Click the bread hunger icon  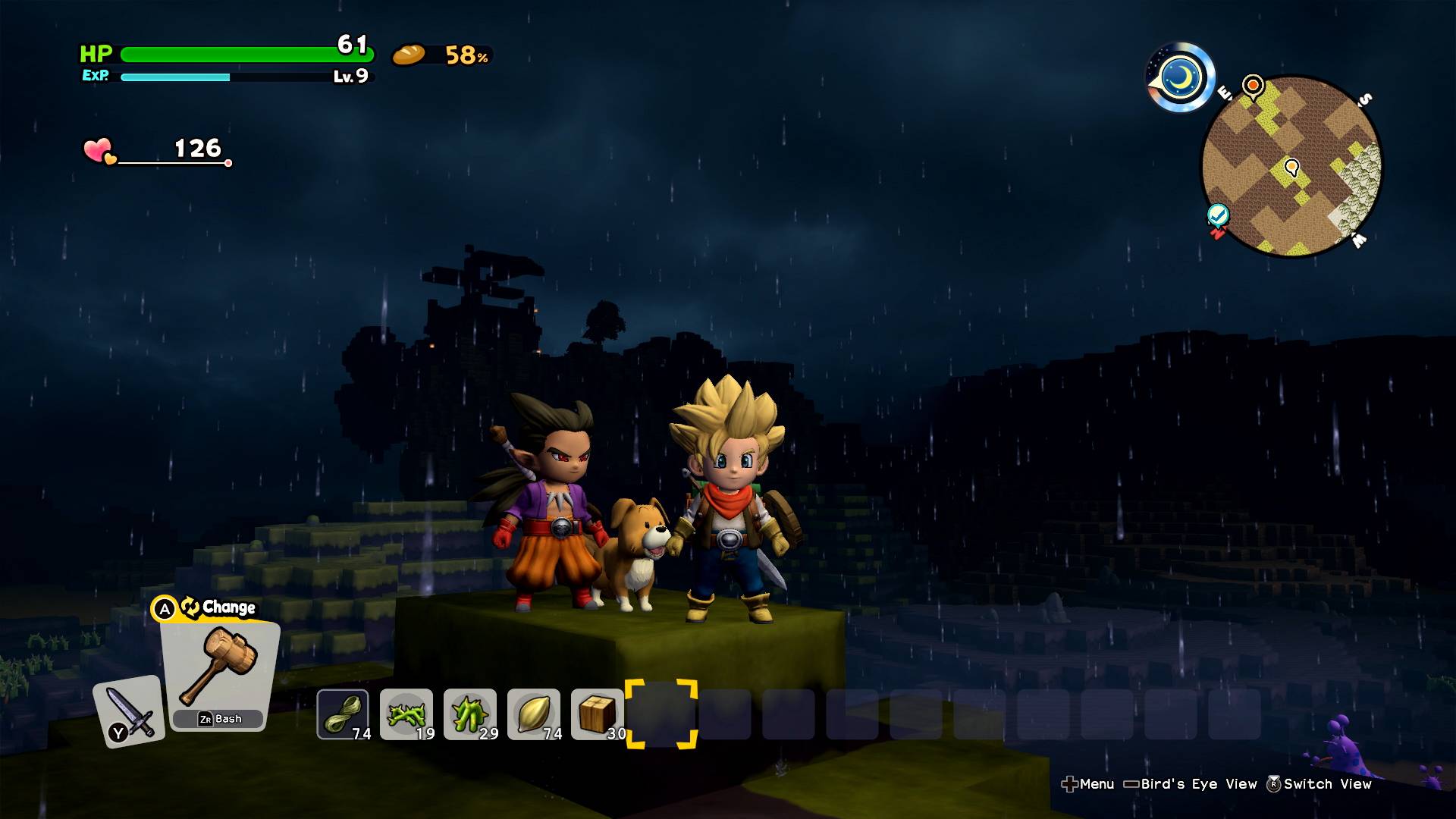click(409, 55)
